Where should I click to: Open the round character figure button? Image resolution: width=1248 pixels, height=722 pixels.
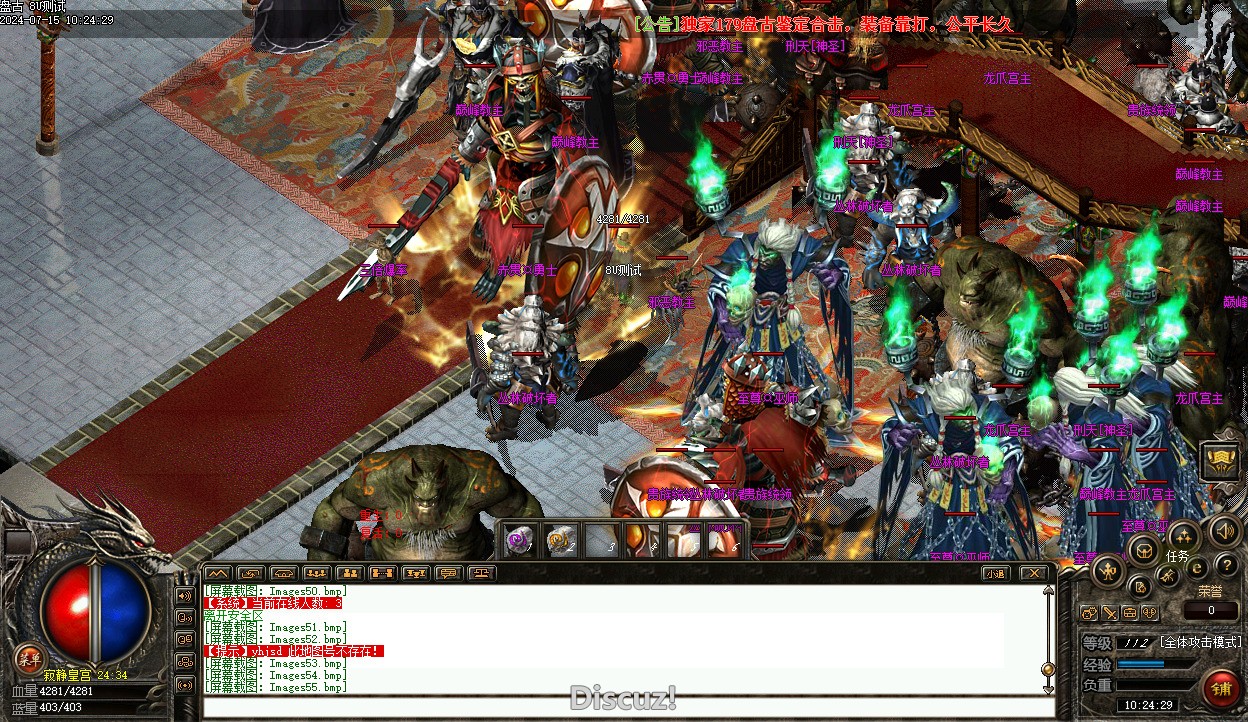pos(1108,571)
